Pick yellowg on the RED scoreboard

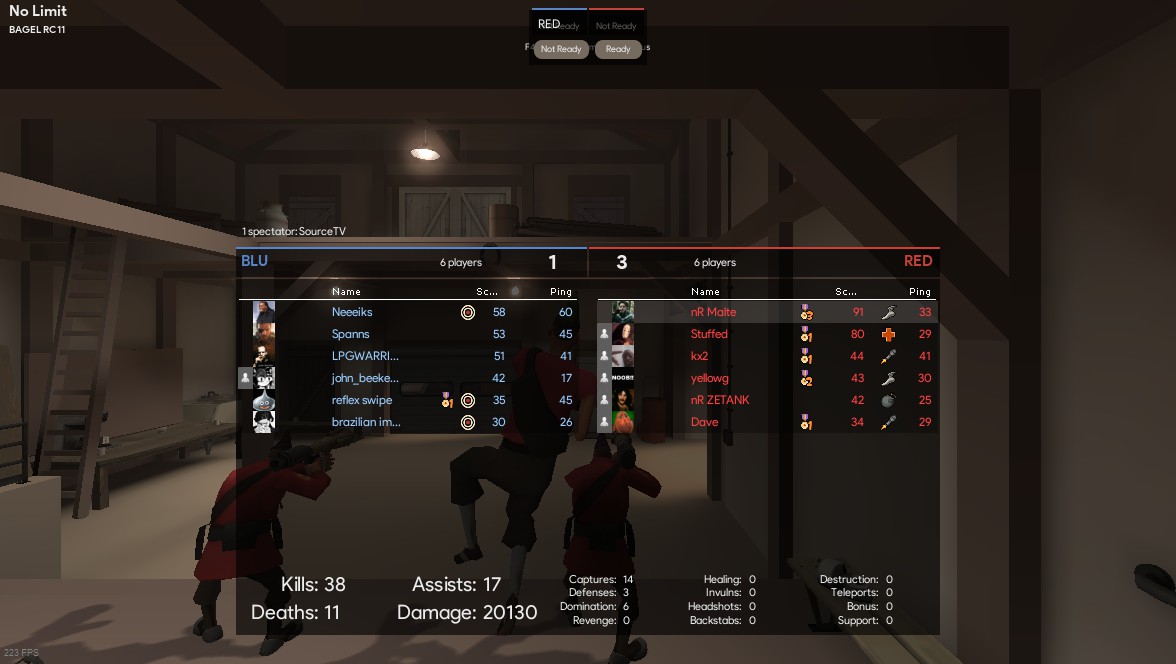click(x=710, y=378)
